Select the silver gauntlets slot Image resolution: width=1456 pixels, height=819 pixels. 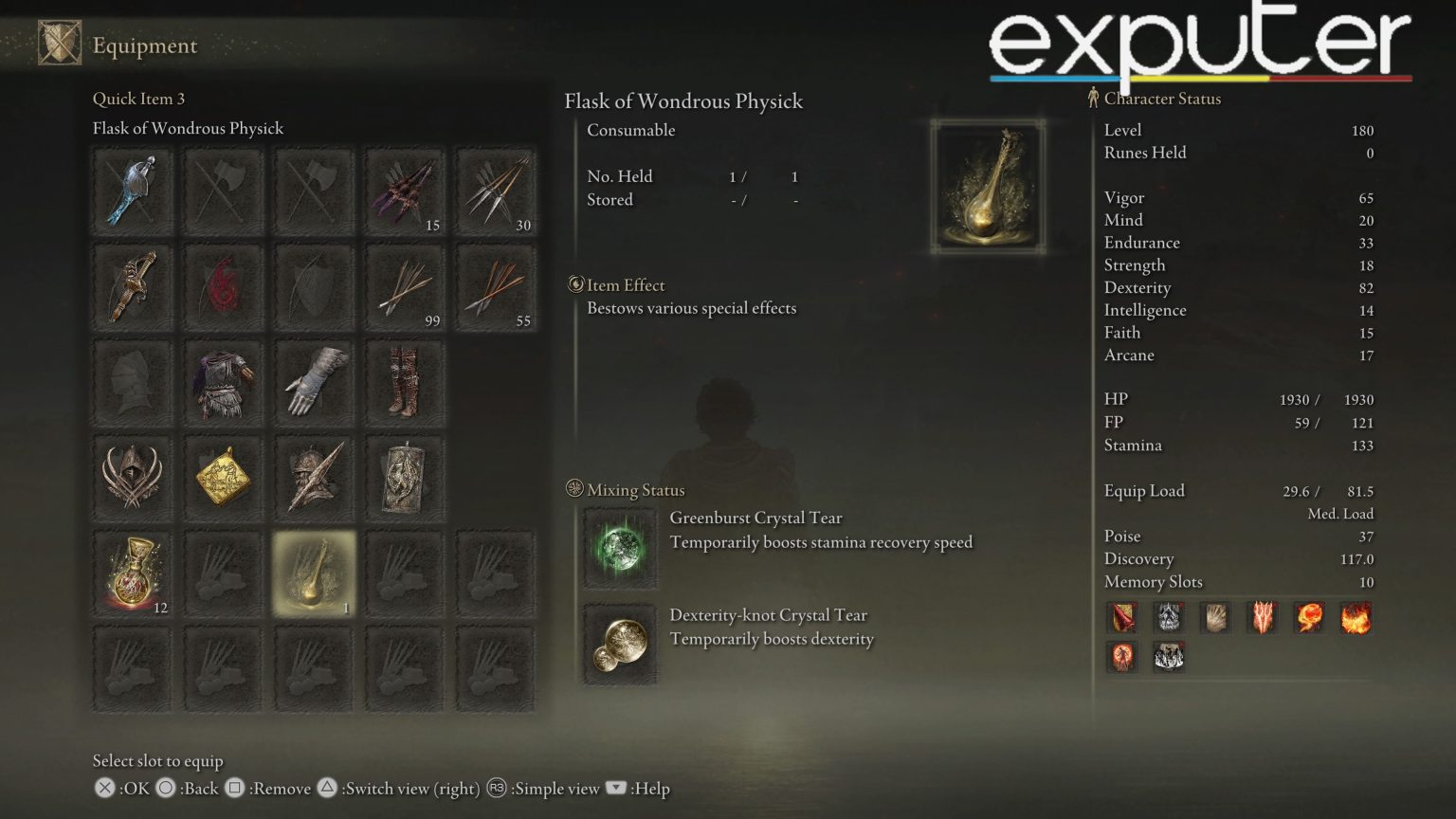click(x=314, y=383)
